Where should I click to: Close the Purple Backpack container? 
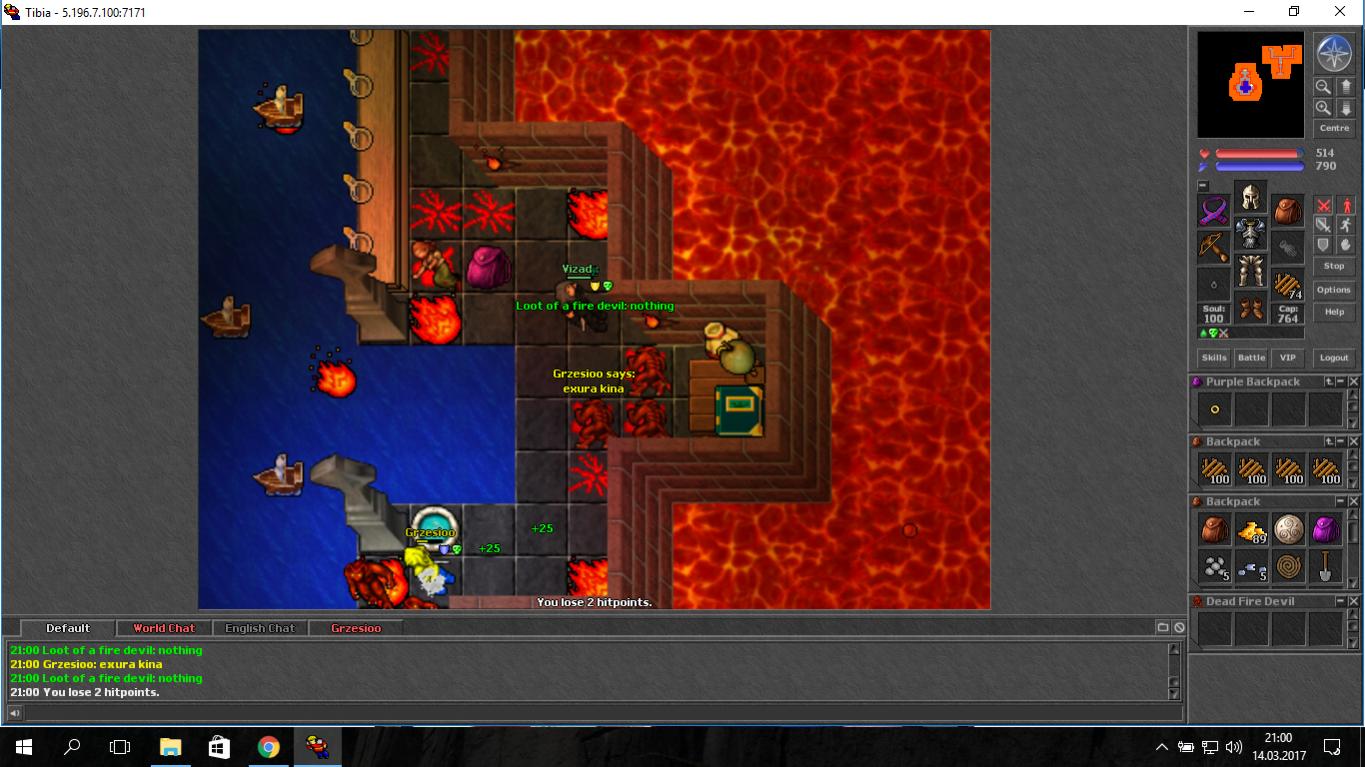(x=1354, y=382)
